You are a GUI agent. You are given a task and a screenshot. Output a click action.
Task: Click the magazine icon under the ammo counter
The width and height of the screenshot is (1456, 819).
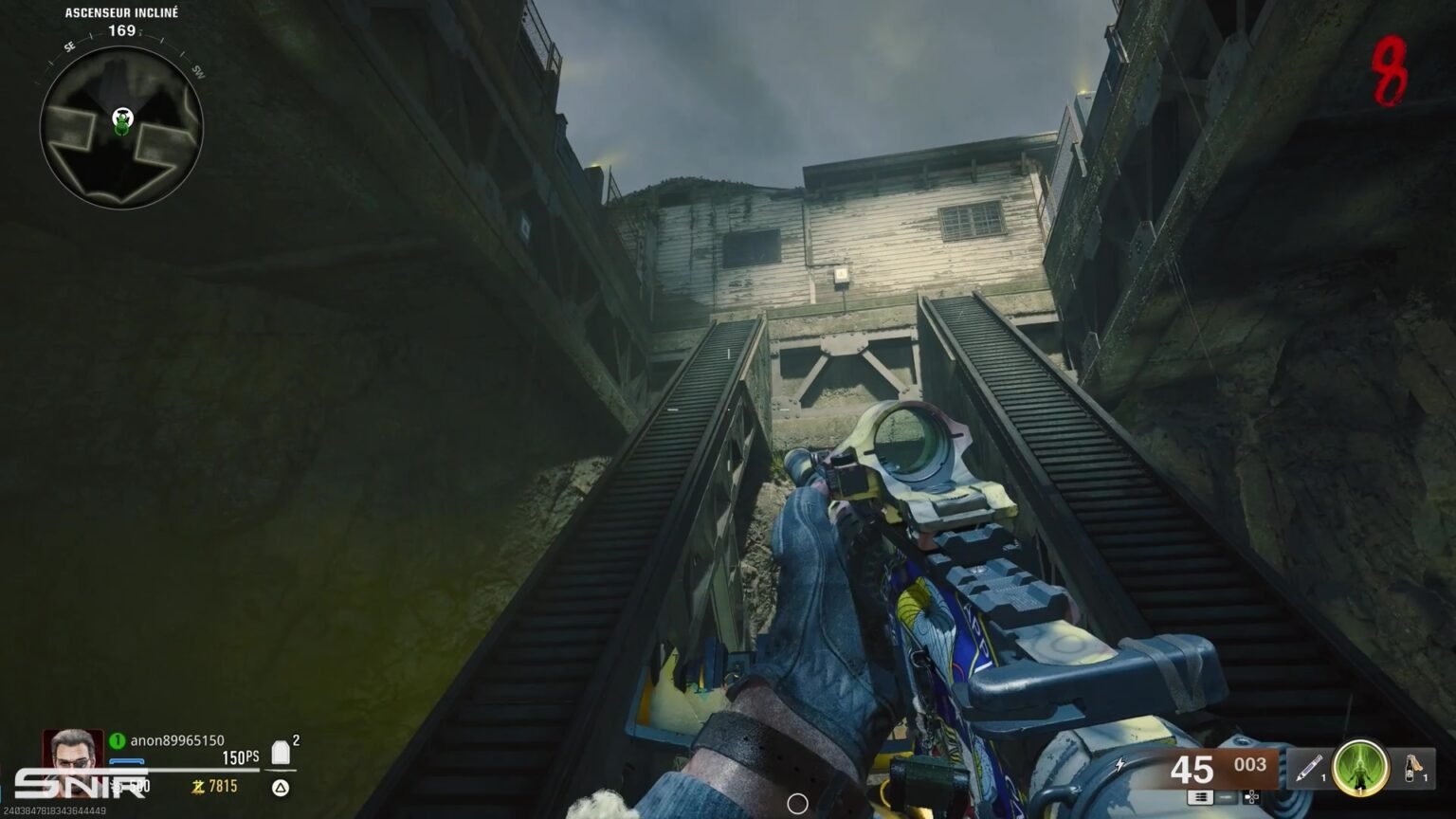1201,798
